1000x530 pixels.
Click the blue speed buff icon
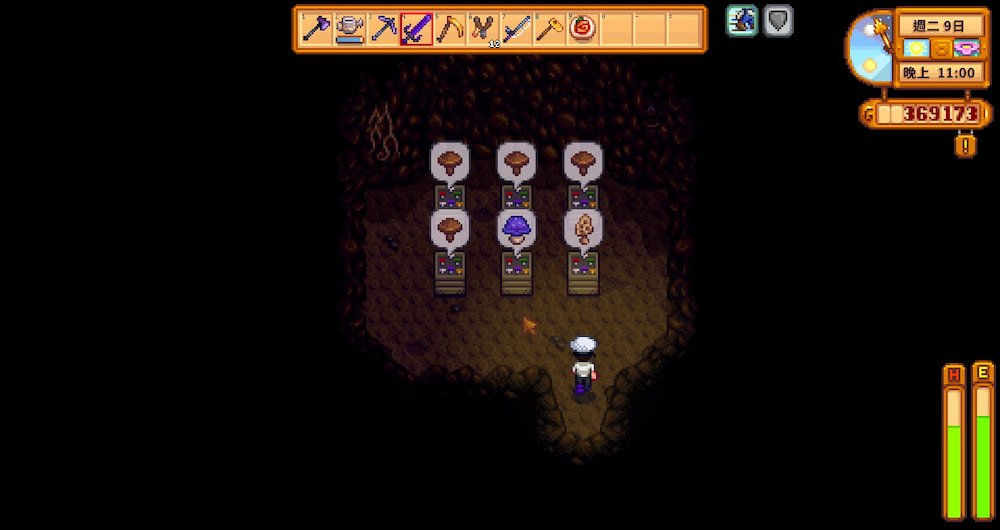point(742,21)
